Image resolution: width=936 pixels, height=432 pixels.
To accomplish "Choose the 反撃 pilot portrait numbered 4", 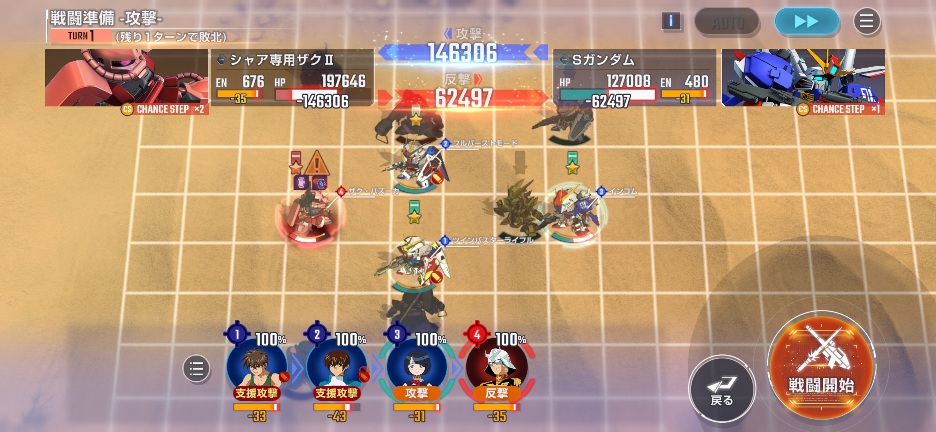I will [x=496, y=366].
